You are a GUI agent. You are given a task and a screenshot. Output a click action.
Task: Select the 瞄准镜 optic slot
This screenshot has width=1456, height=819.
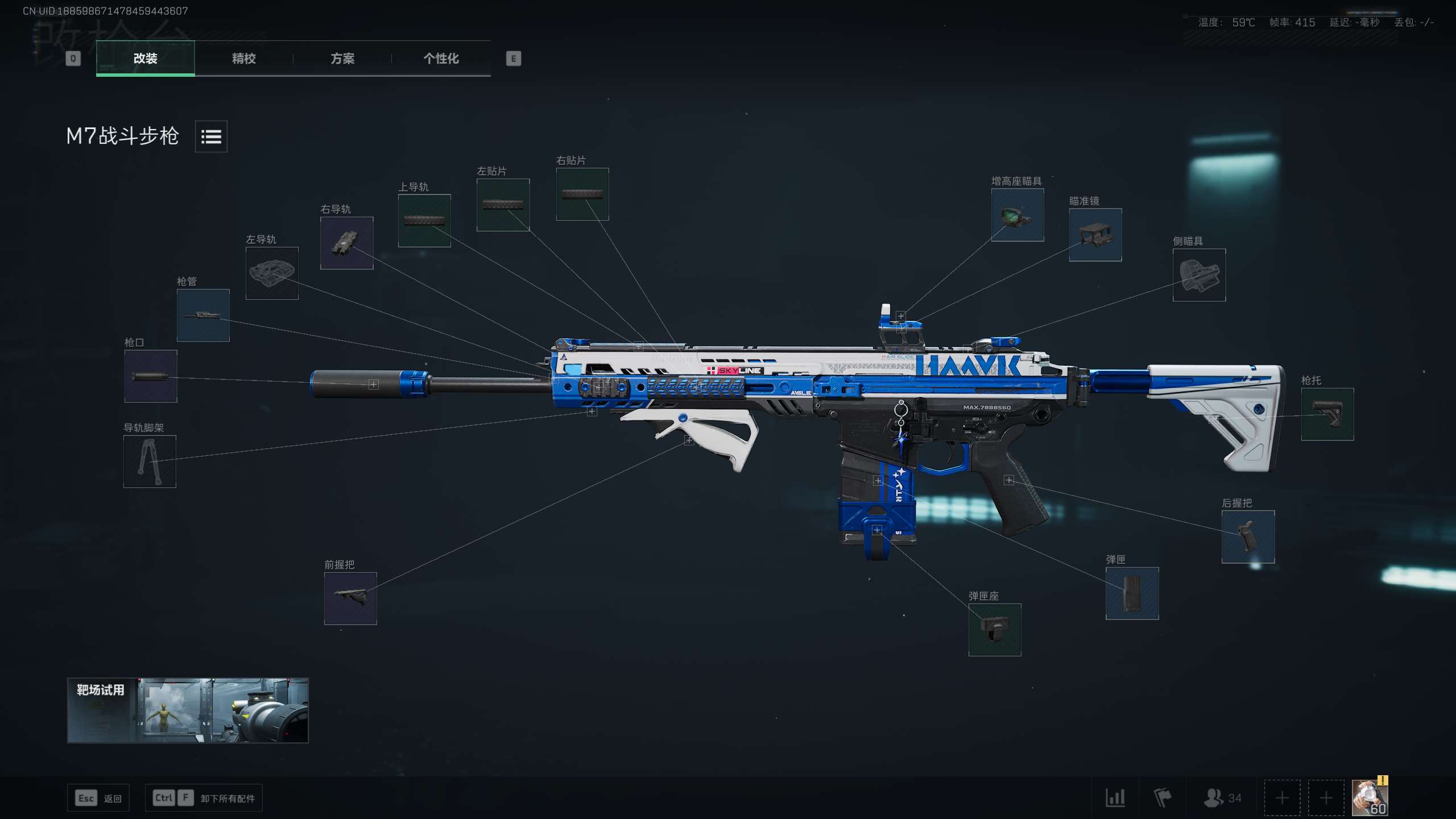[x=1095, y=235]
